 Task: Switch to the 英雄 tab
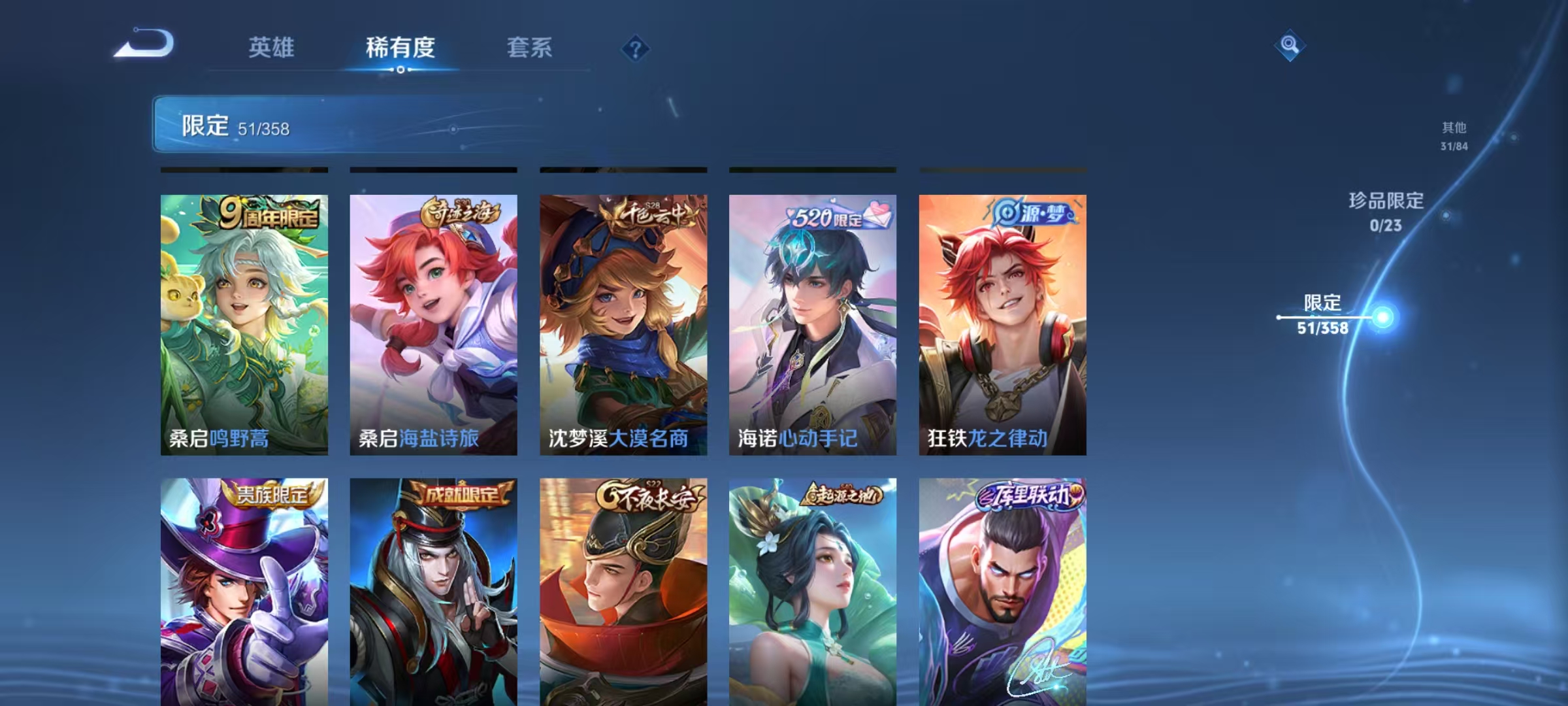(x=272, y=48)
